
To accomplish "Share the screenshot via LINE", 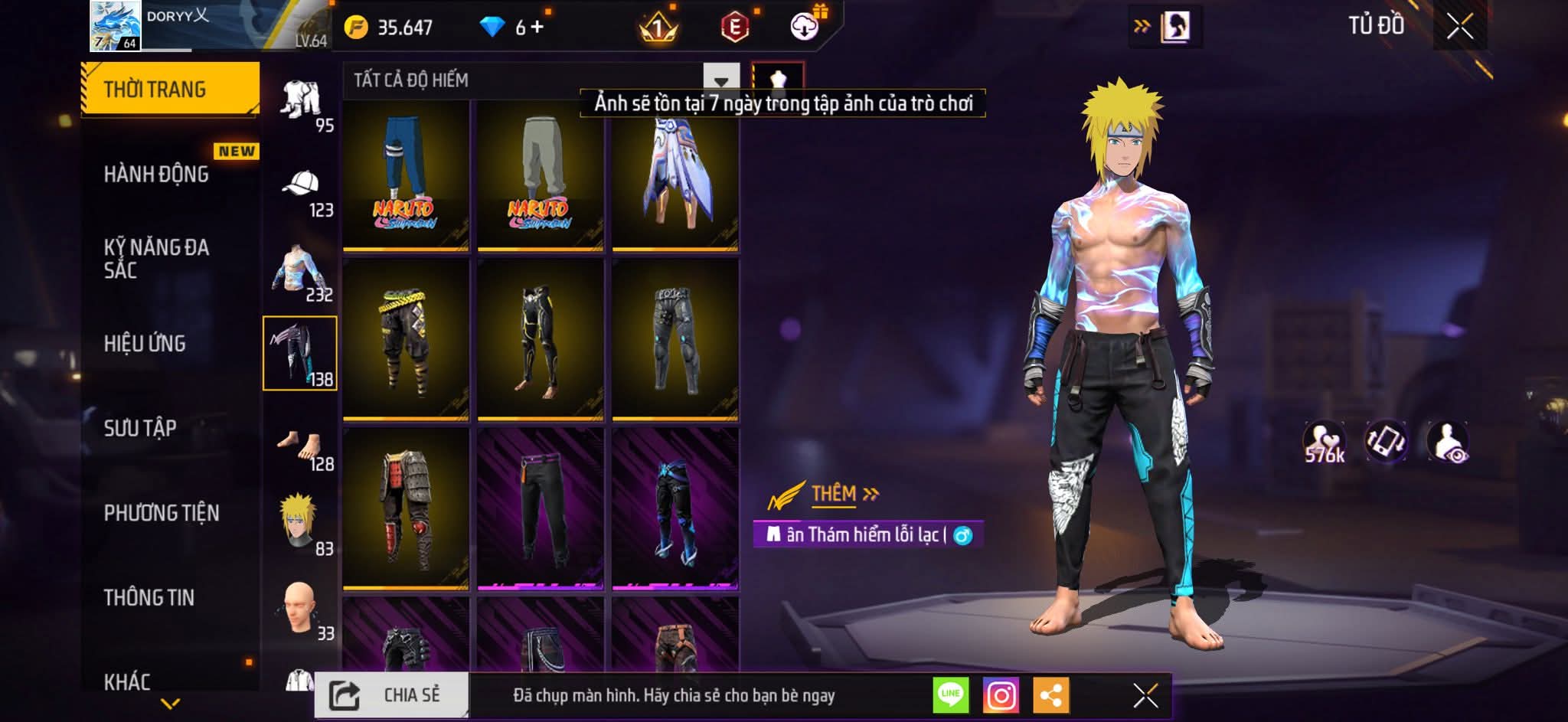I will (950, 695).
